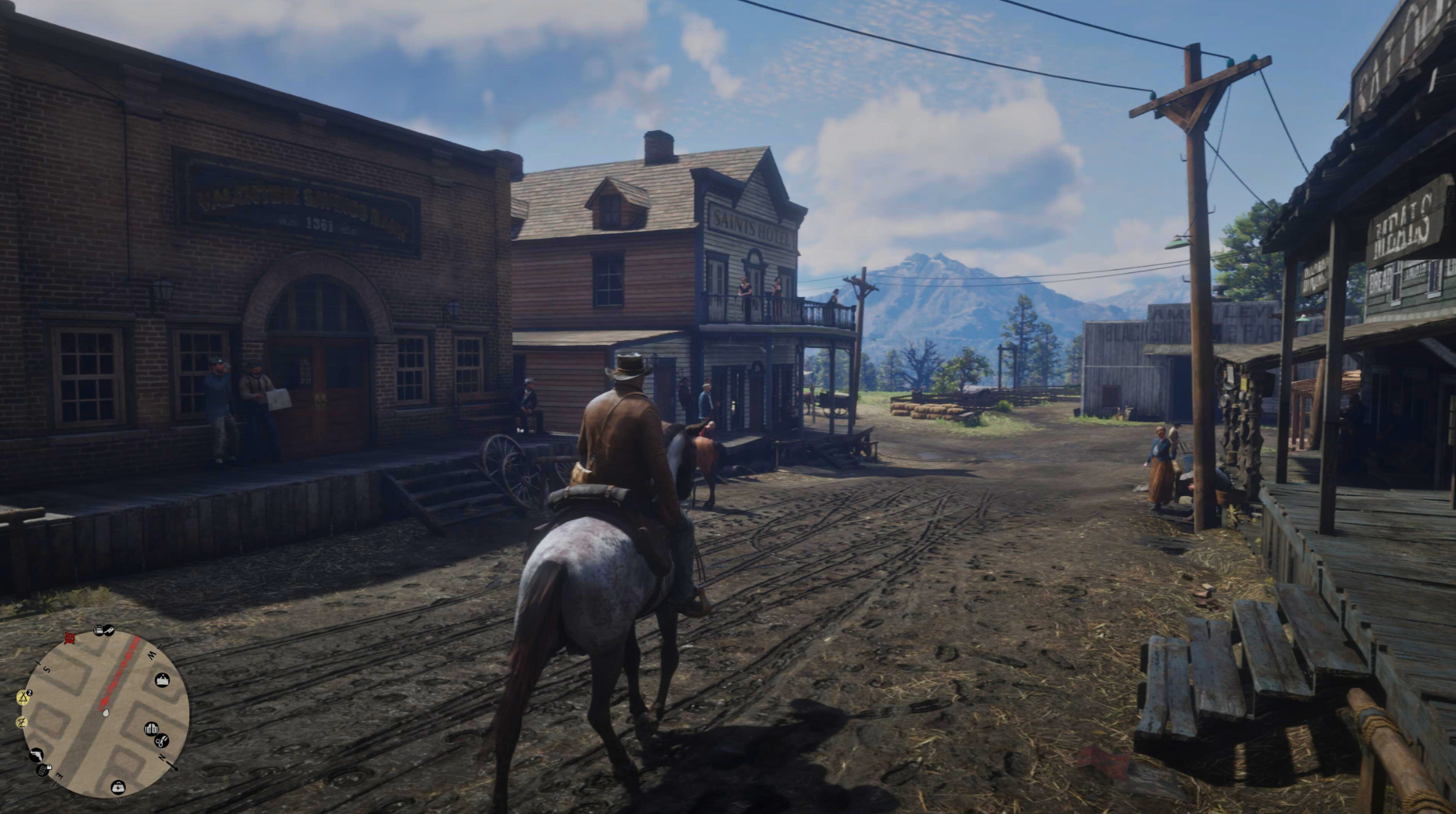Select the saloon doors marker on minimap
1456x814 pixels.
[152, 729]
